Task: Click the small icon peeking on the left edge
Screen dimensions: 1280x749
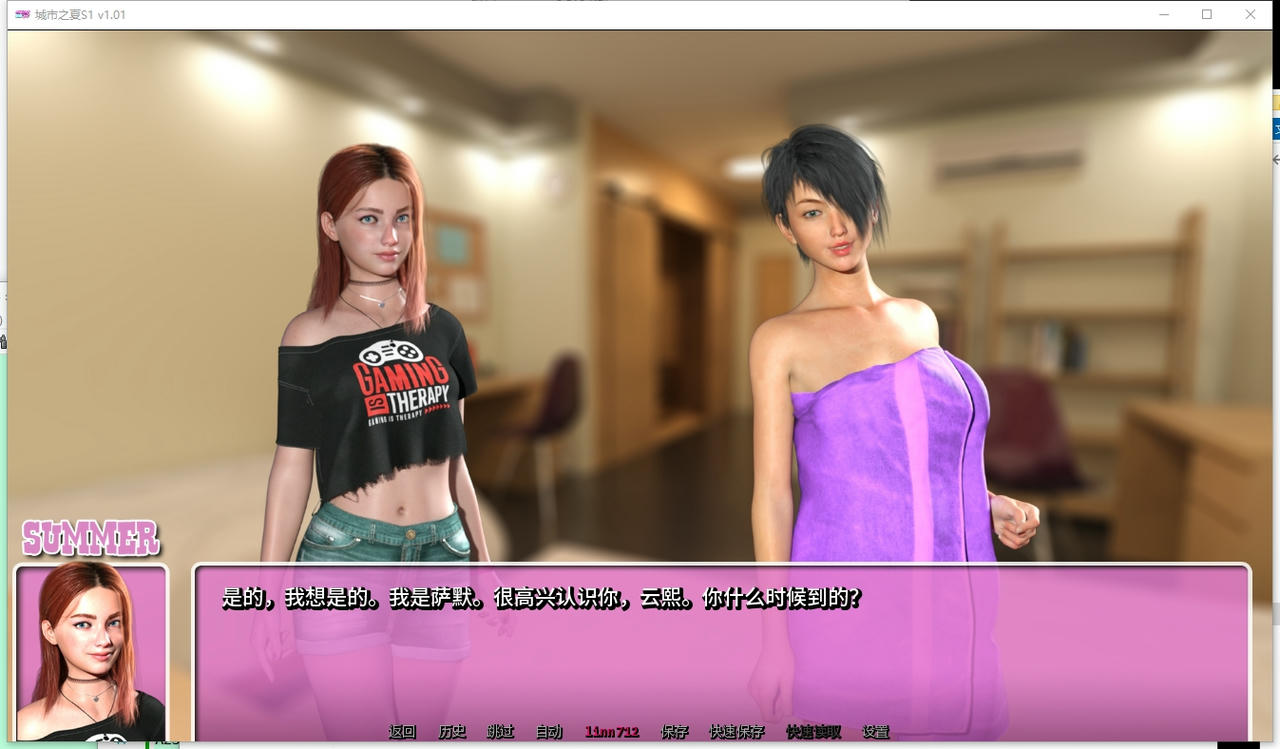Action: (x=3, y=340)
